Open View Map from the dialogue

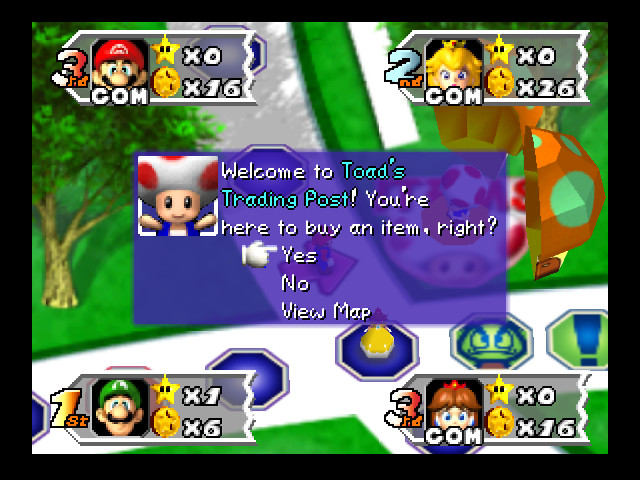coord(326,312)
